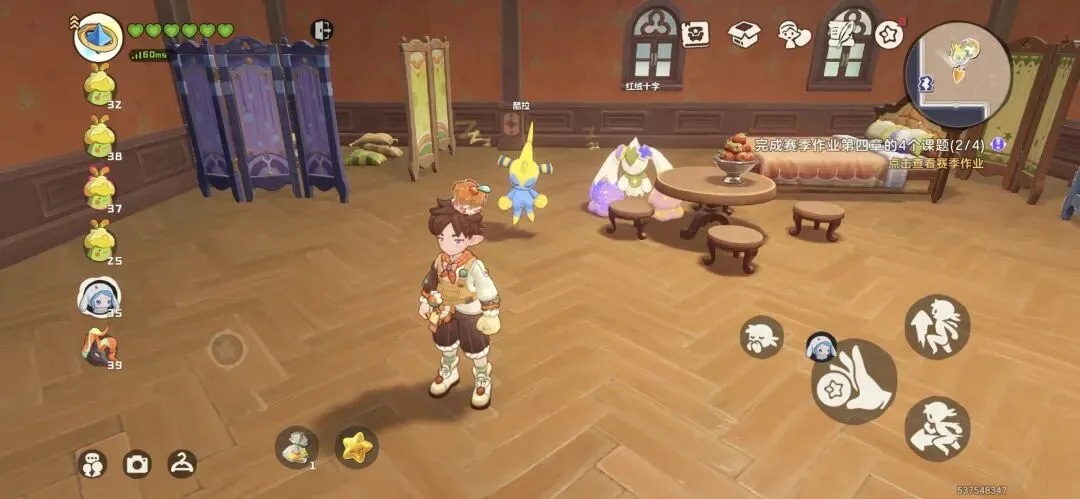The image size is (1080, 499).
Task: Open the circular minimap
Action: click(957, 74)
